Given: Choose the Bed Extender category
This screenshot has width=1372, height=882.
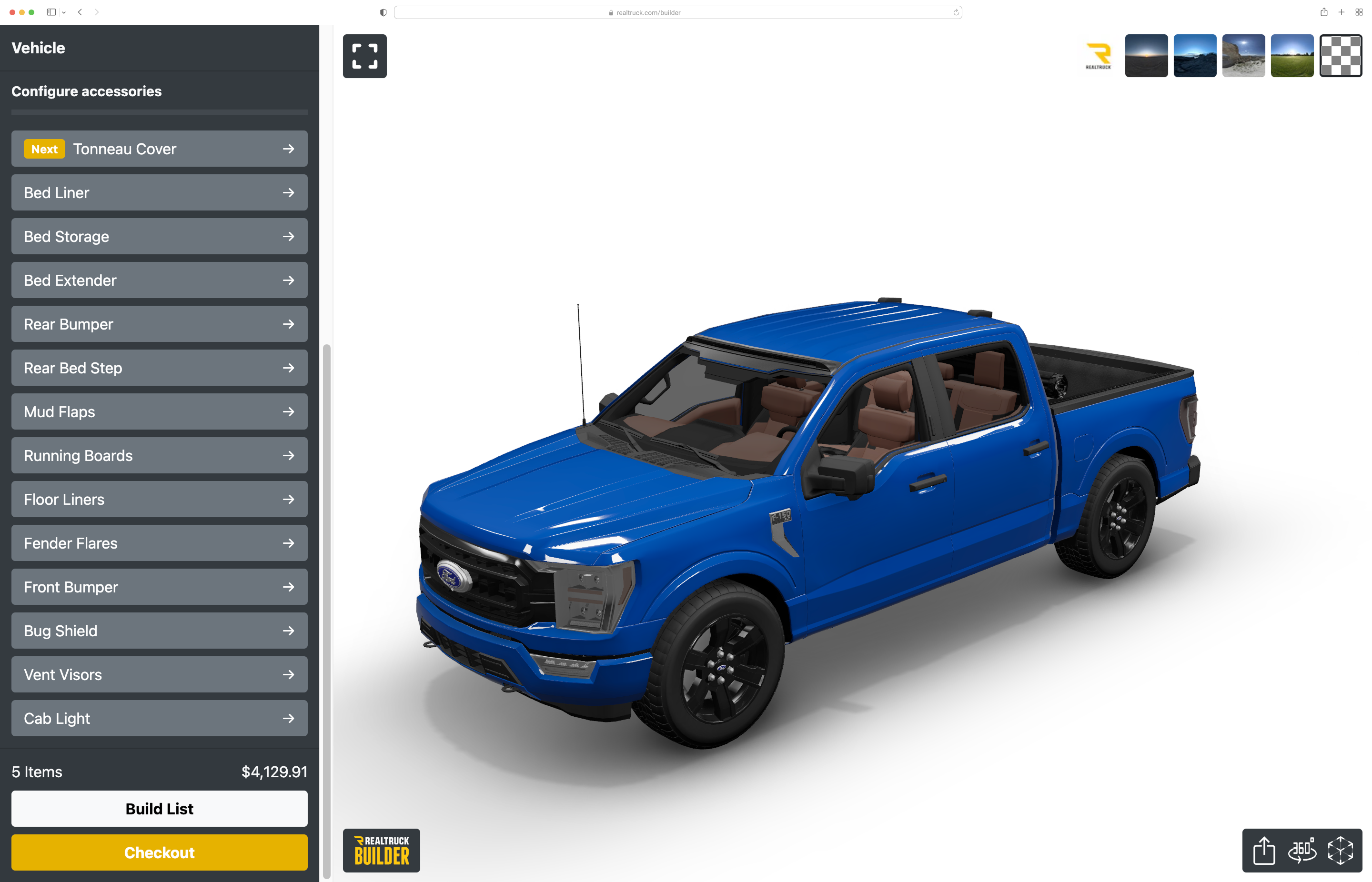Looking at the screenshot, I should coord(159,281).
